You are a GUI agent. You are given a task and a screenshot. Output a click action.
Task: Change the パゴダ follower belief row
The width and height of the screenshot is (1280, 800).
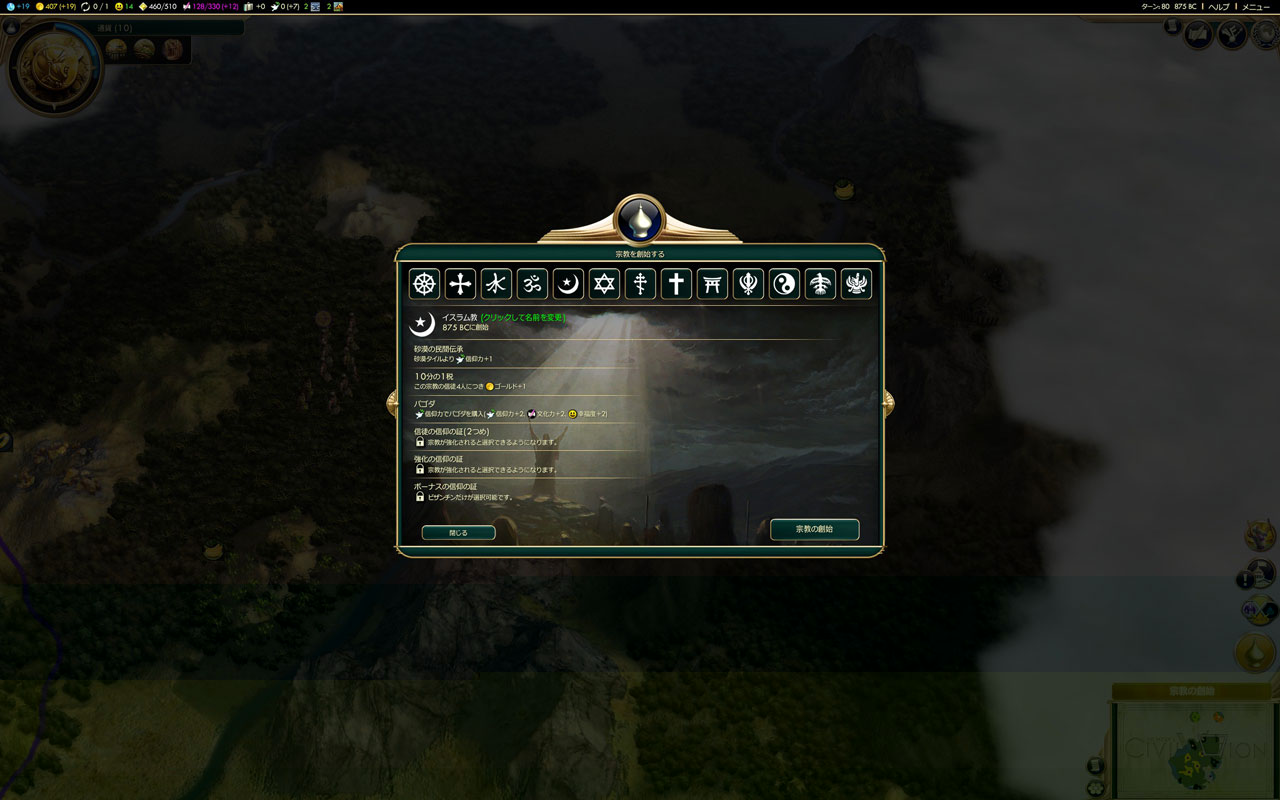[520, 408]
